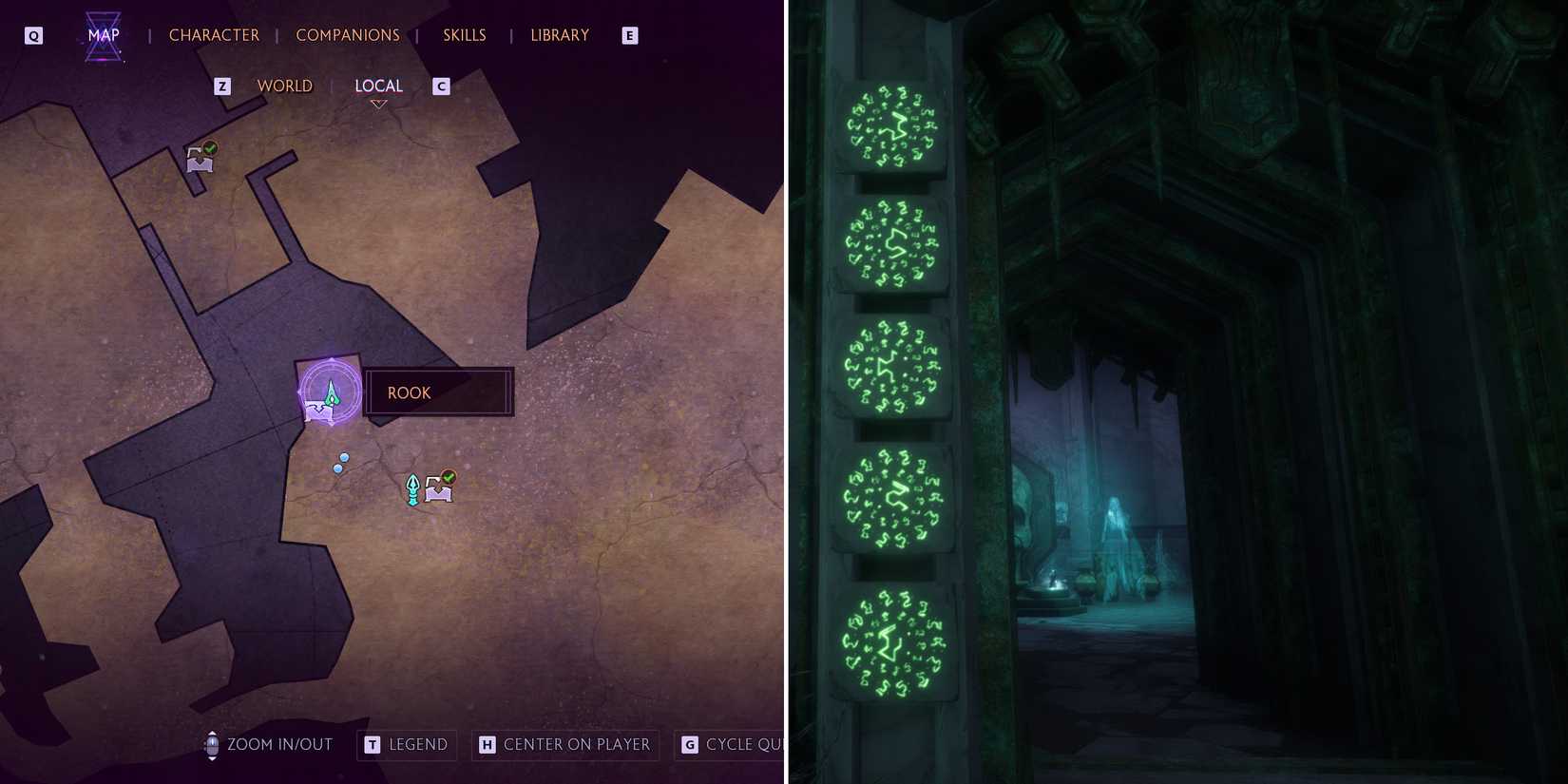Open the COMPANIONS menu
This screenshot has height=784, width=1568.
pyautogui.click(x=348, y=34)
